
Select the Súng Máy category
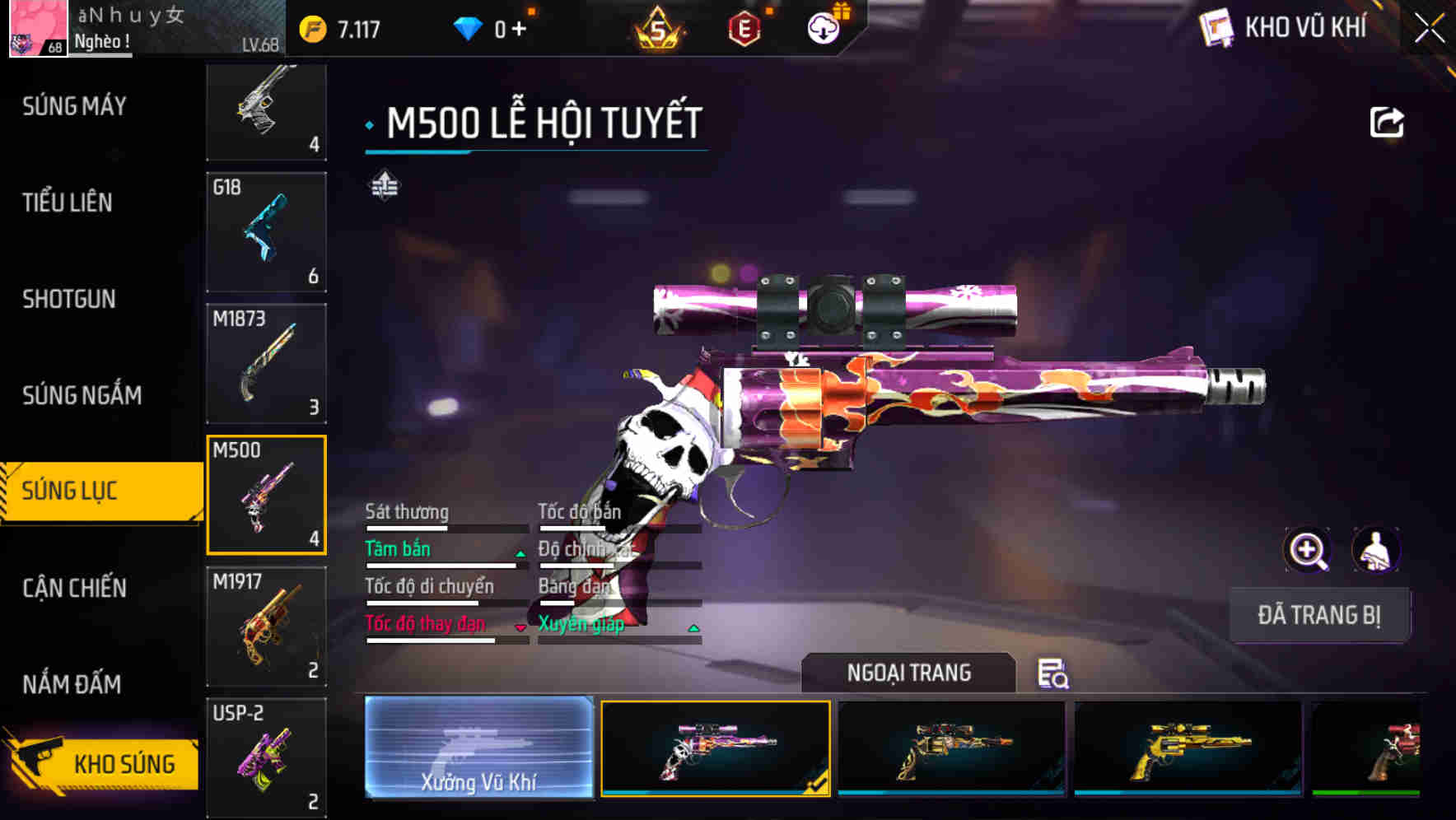[x=72, y=105]
